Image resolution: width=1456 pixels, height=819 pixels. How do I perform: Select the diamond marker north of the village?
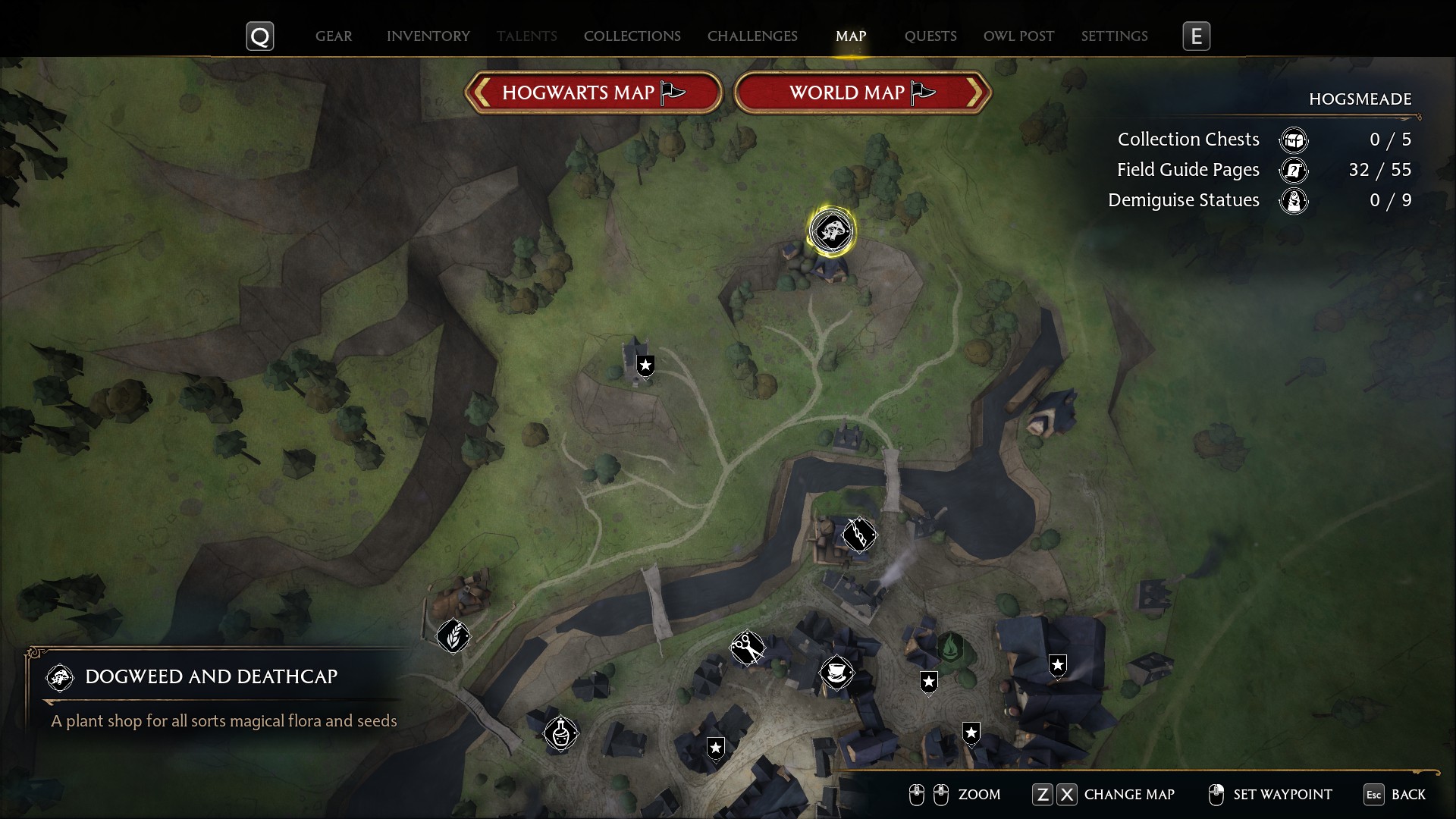859,535
